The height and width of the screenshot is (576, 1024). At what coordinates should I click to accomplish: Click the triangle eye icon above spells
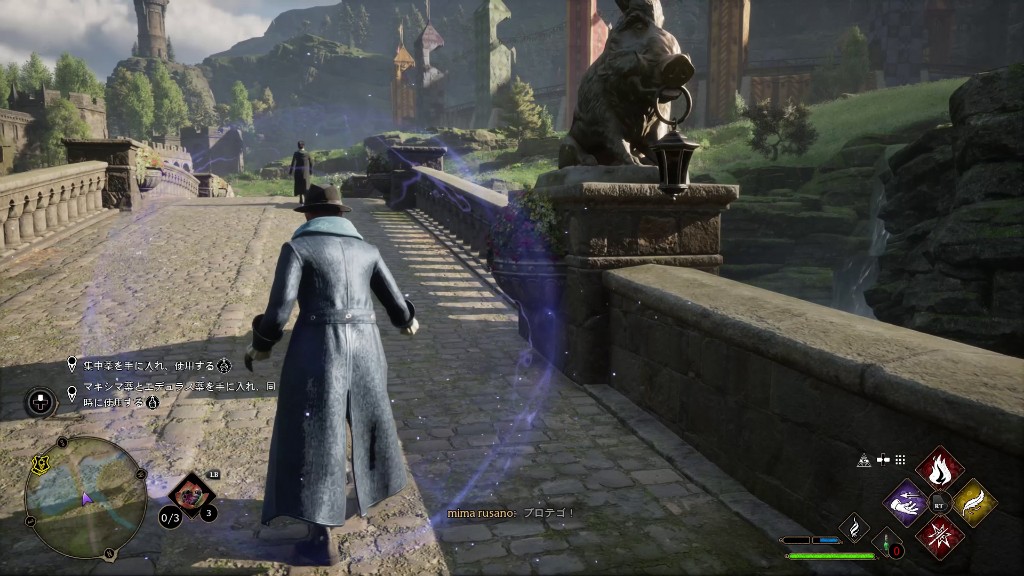tap(863, 460)
